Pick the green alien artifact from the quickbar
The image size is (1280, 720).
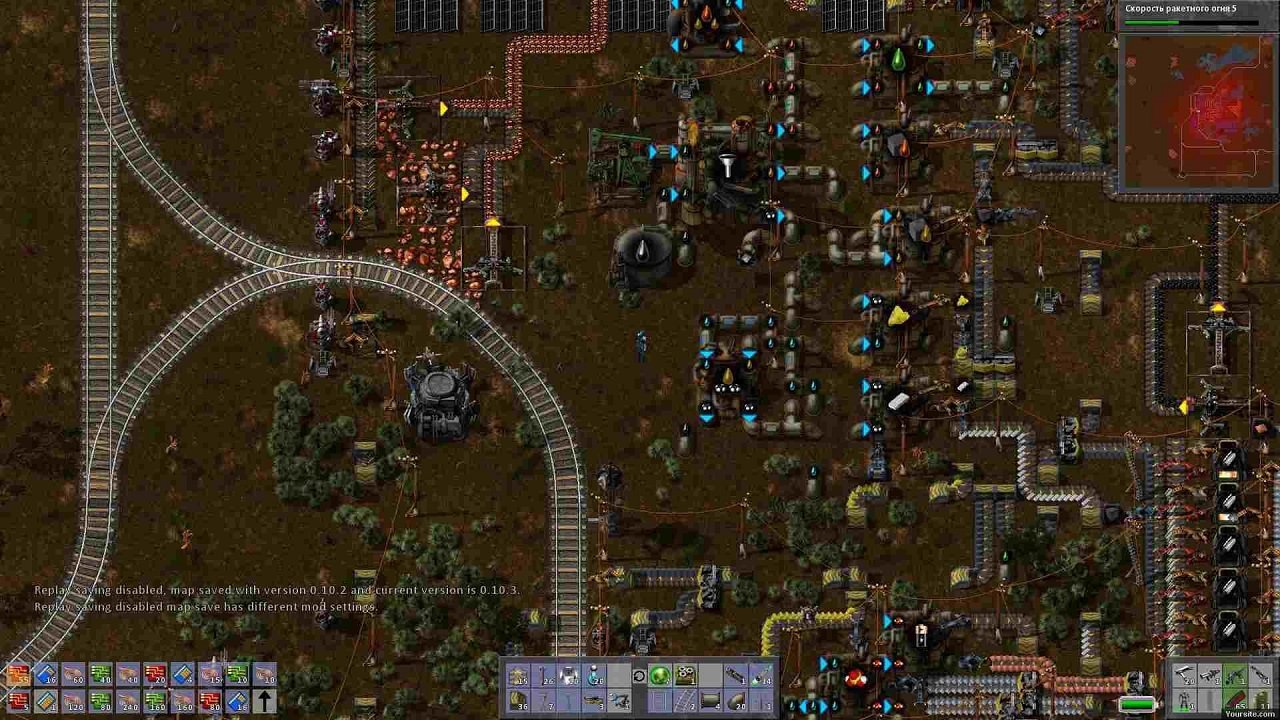(x=659, y=674)
